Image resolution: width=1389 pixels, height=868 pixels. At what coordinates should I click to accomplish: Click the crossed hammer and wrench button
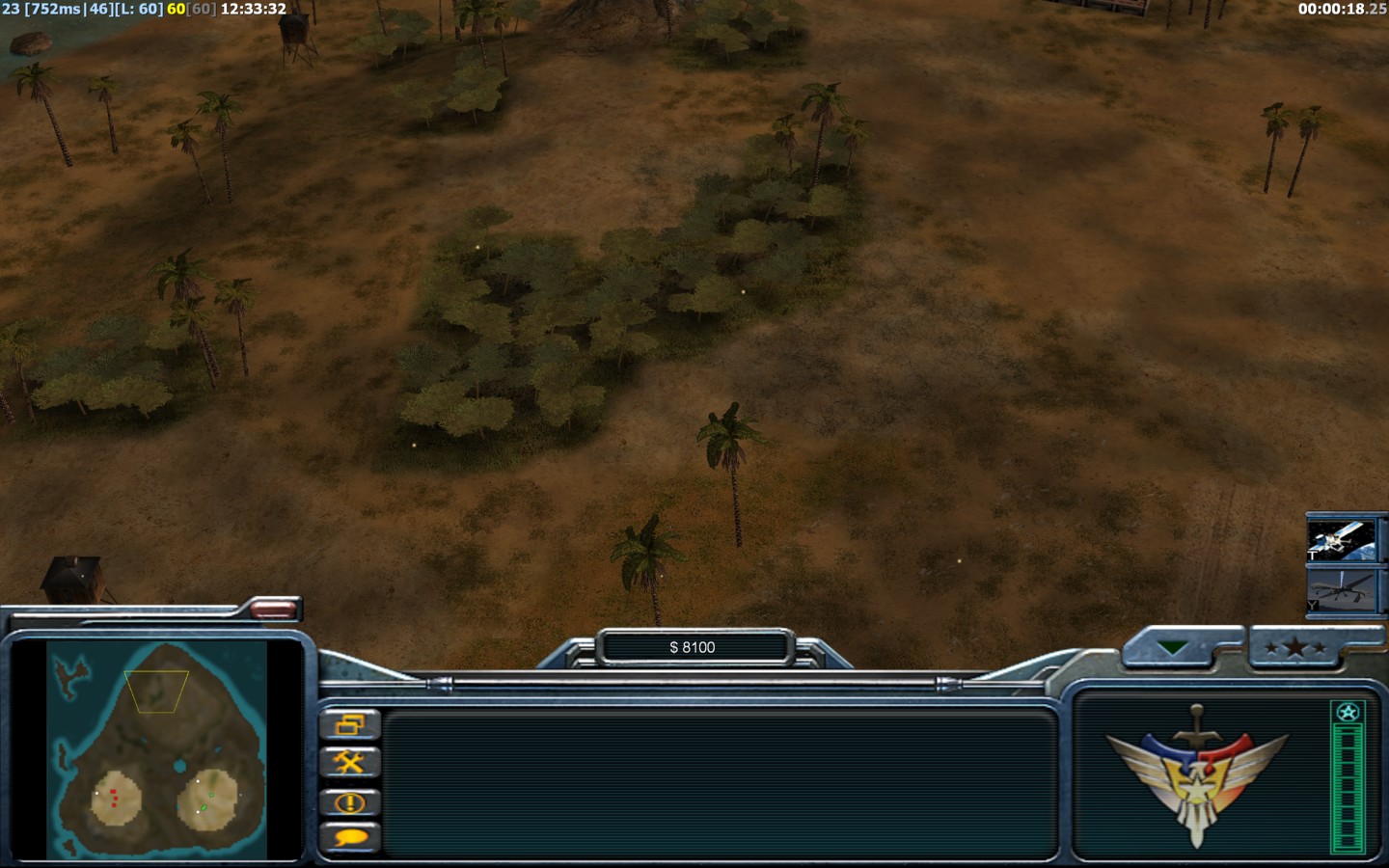coord(349,763)
